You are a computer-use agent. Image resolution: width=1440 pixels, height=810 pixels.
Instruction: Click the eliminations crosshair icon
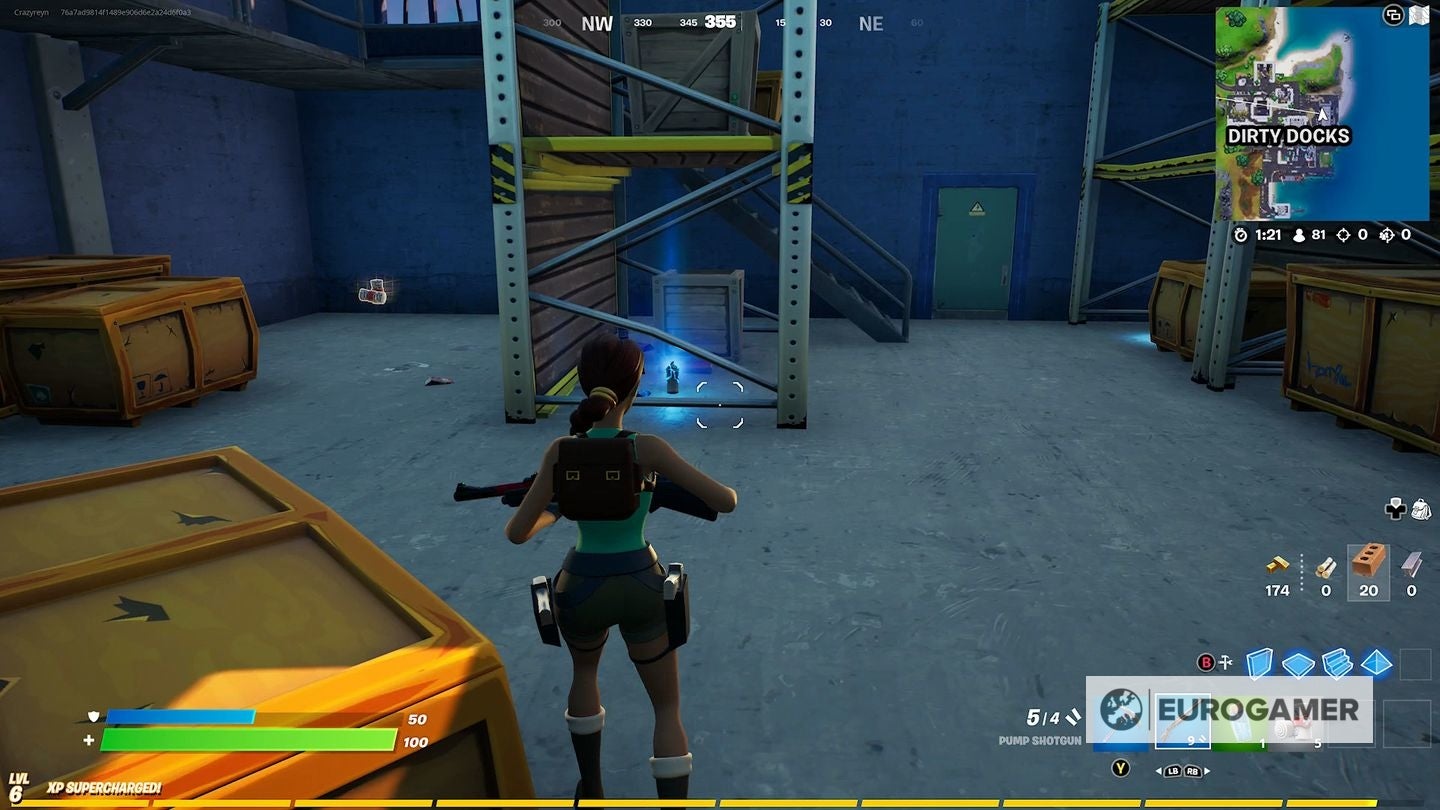coord(1343,235)
